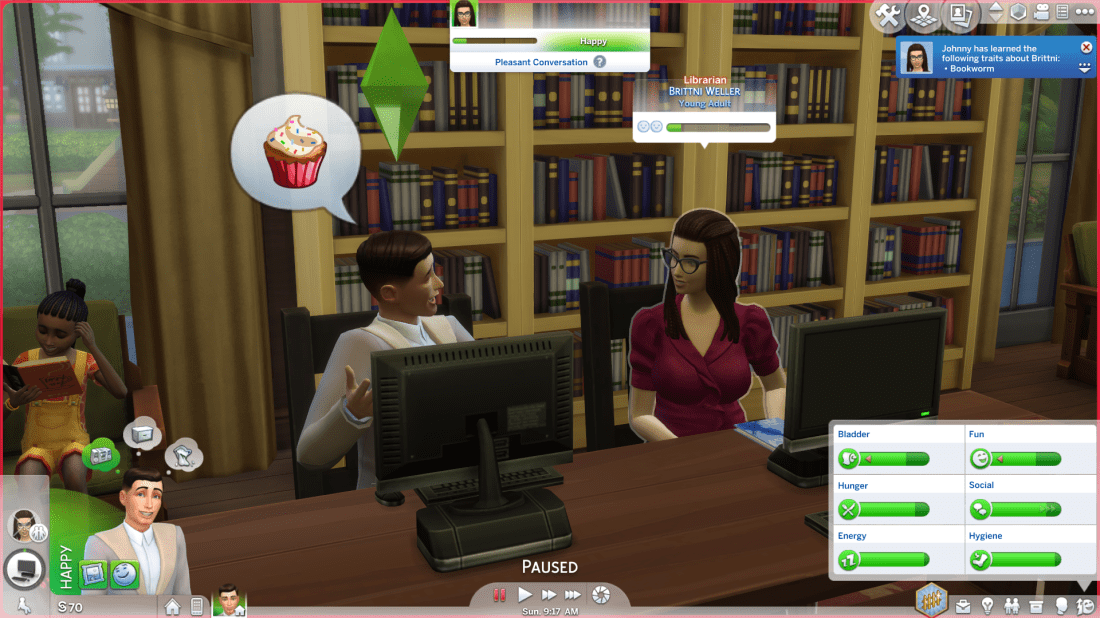Open the phone icon

tap(197, 606)
